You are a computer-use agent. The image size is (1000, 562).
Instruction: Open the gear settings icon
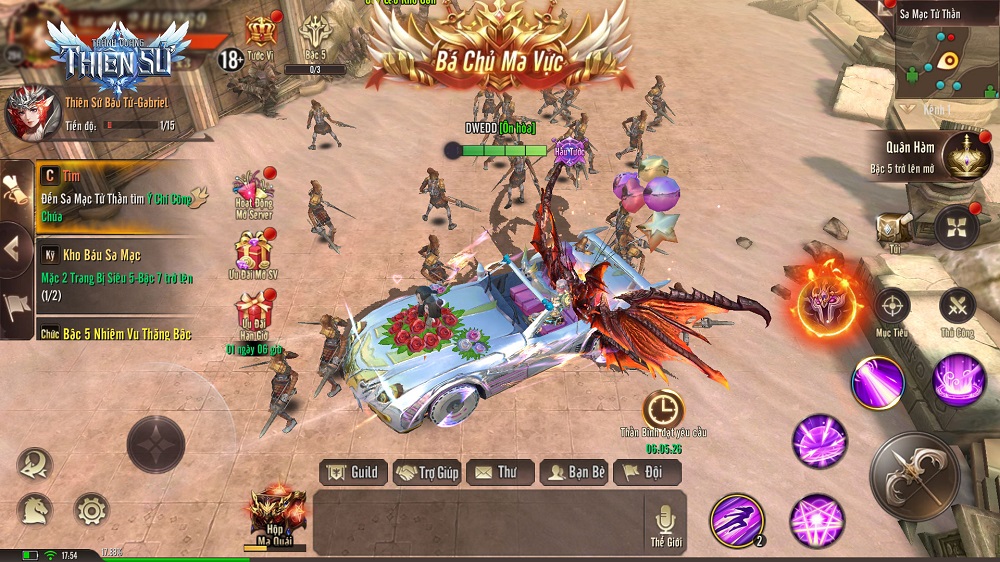pyautogui.click(x=91, y=511)
